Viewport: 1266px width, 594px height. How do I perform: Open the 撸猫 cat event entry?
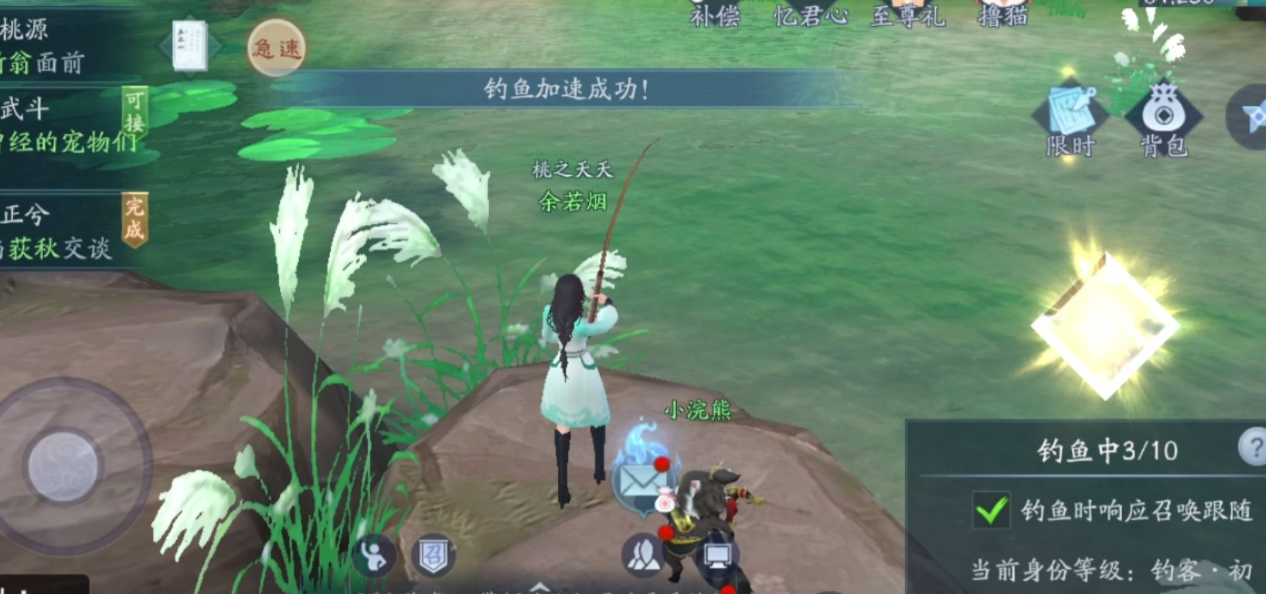[x=1003, y=14]
